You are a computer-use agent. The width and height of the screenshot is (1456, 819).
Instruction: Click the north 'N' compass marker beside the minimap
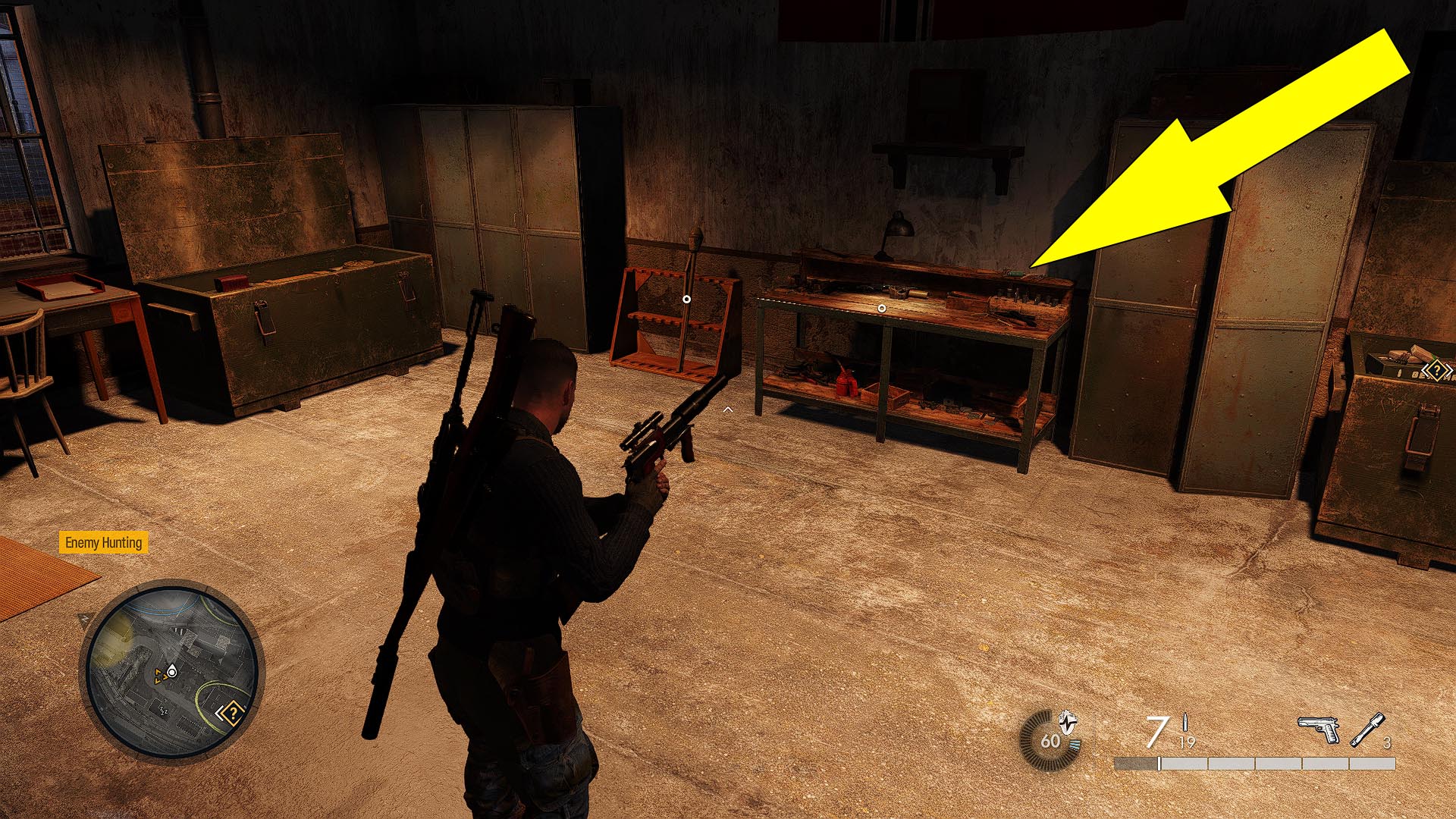(84, 619)
